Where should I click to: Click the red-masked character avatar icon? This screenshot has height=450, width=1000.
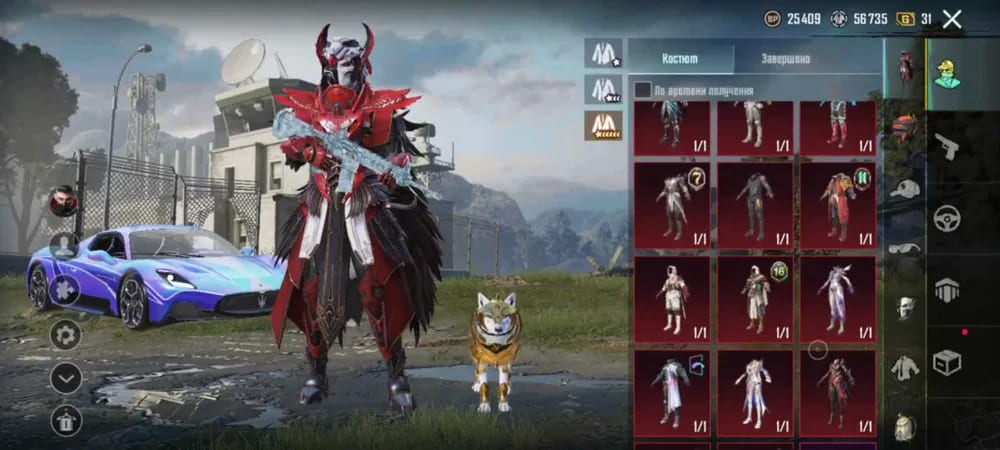(x=63, y=201)
